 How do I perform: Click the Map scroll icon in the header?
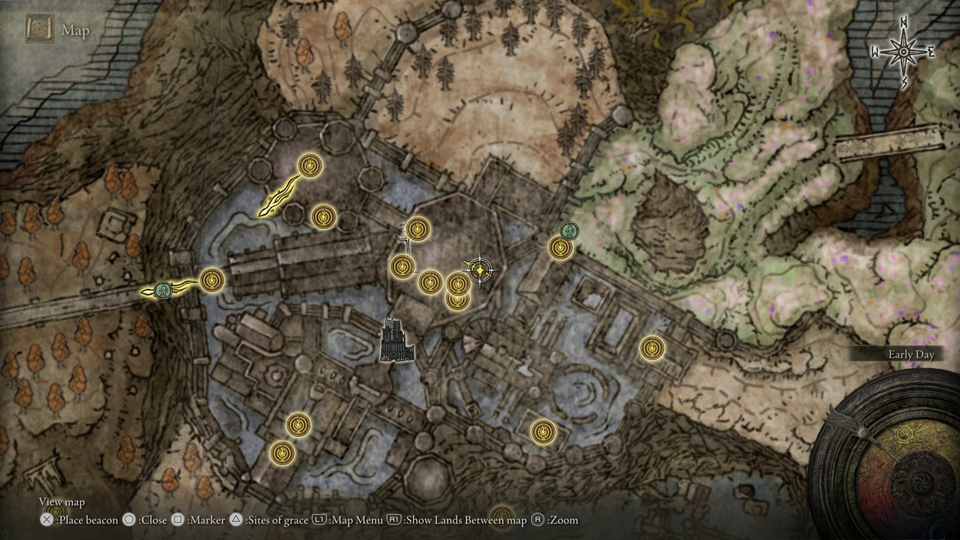(40, 29)
